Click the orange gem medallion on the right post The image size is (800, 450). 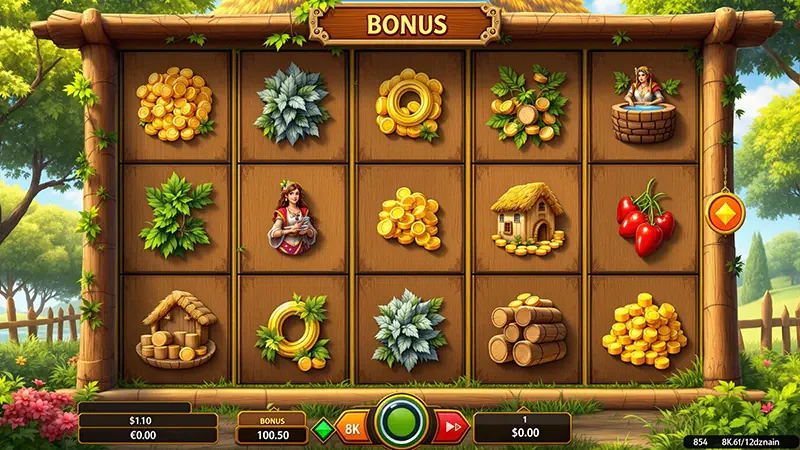coord(724,213)
